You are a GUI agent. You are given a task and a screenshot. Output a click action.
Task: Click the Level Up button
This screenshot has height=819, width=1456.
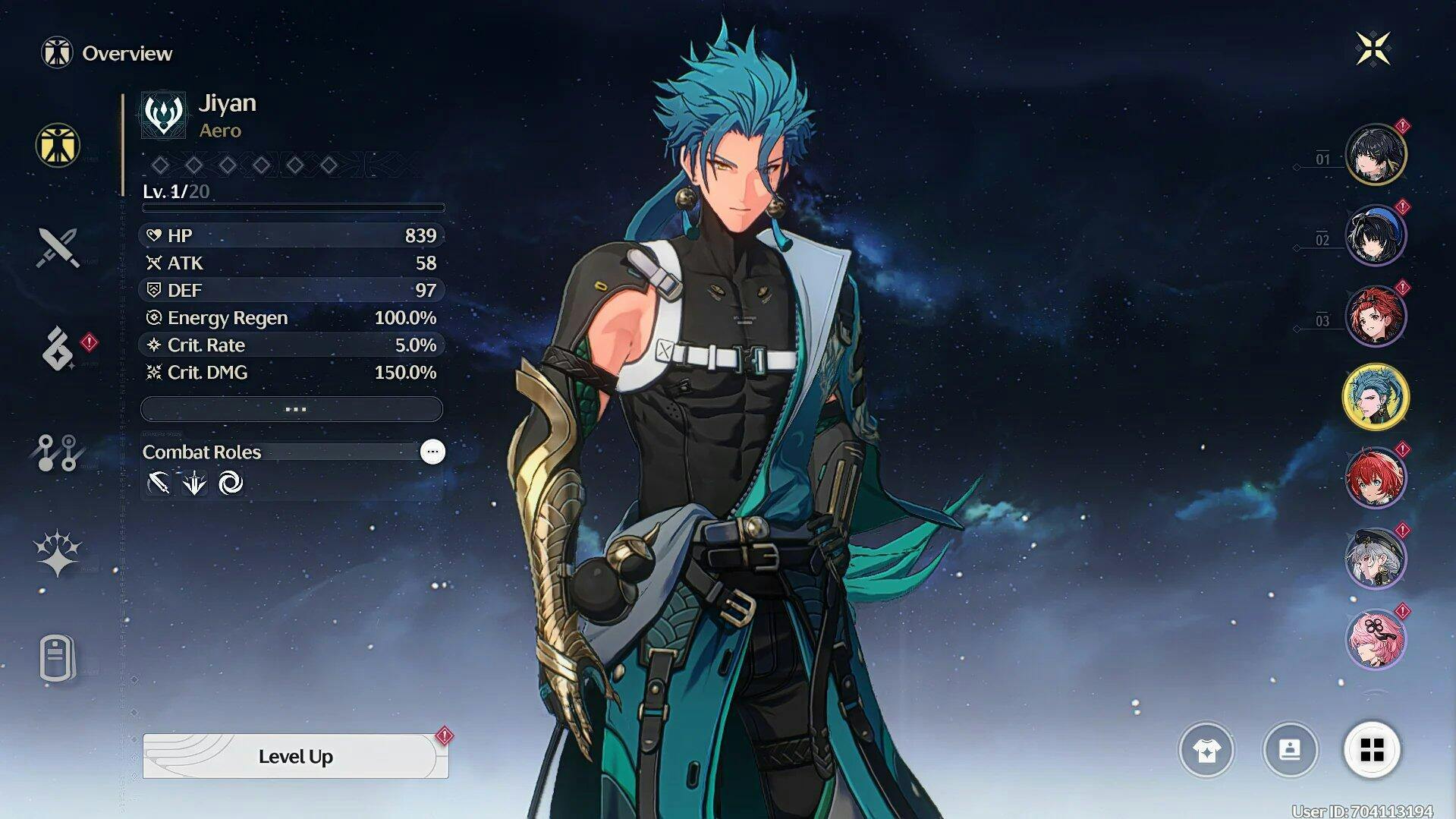click(x=295, y=756)
